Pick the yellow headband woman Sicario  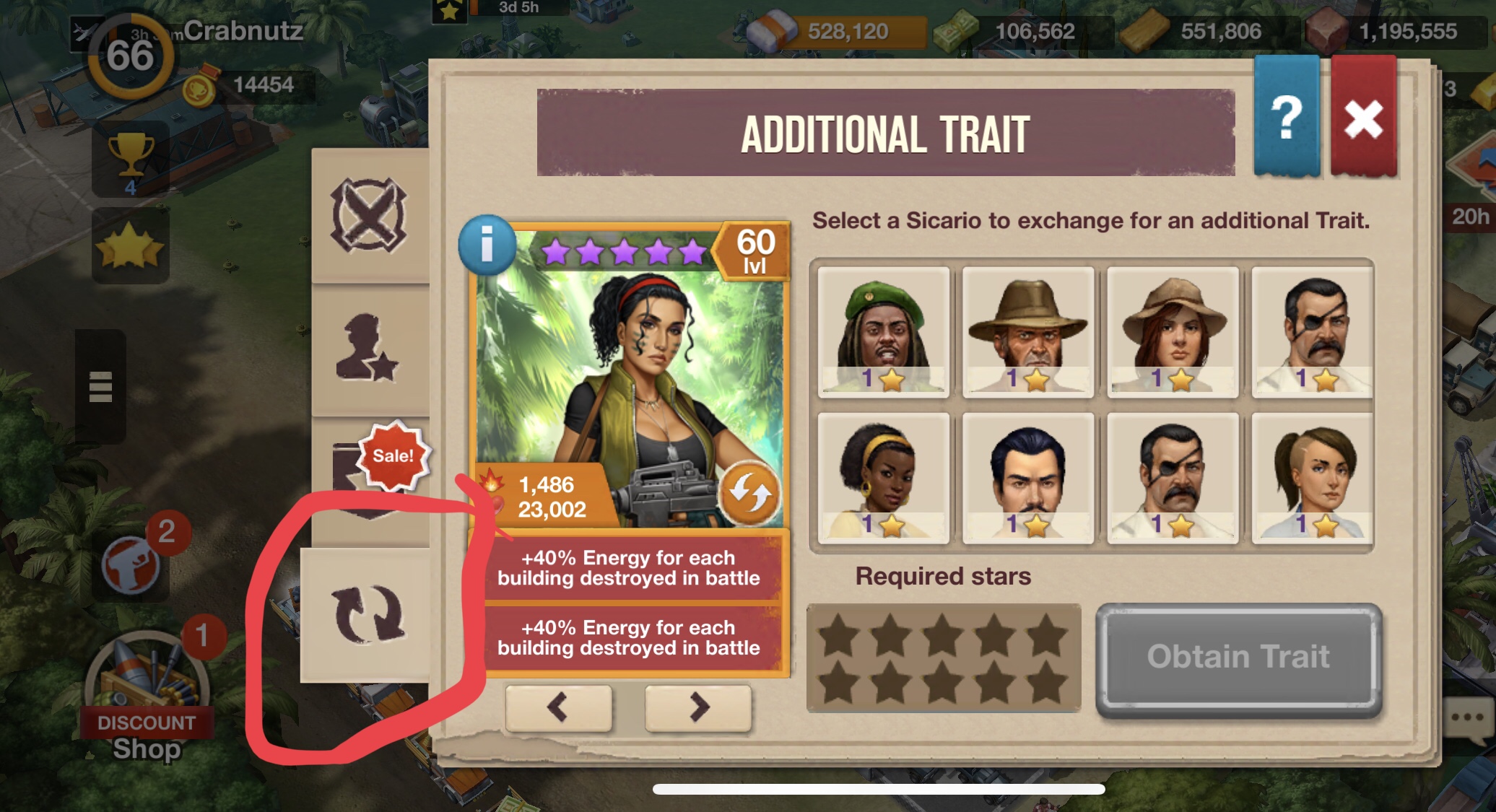884,478
